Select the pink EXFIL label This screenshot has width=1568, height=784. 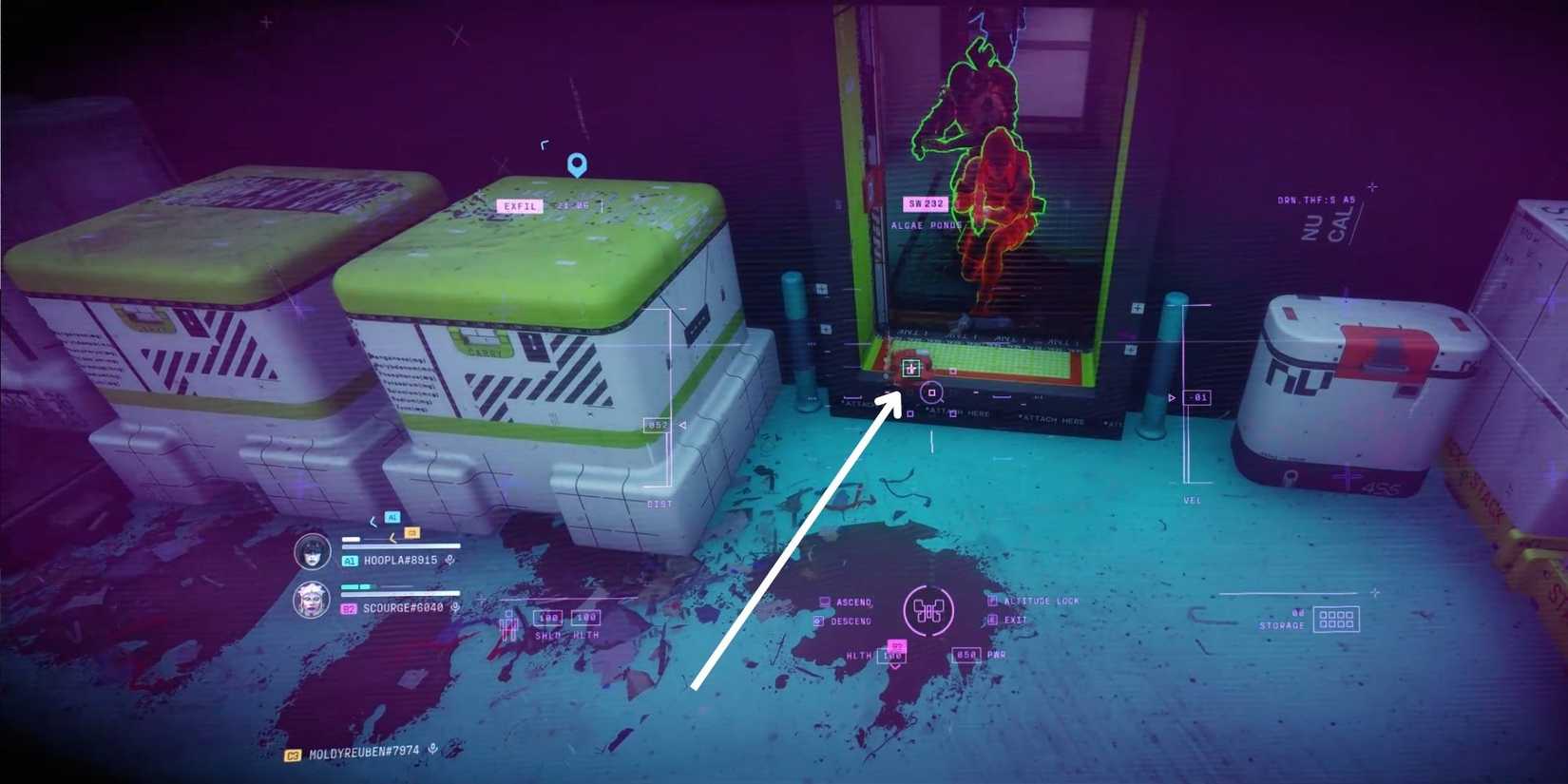[x=518, y=205]
